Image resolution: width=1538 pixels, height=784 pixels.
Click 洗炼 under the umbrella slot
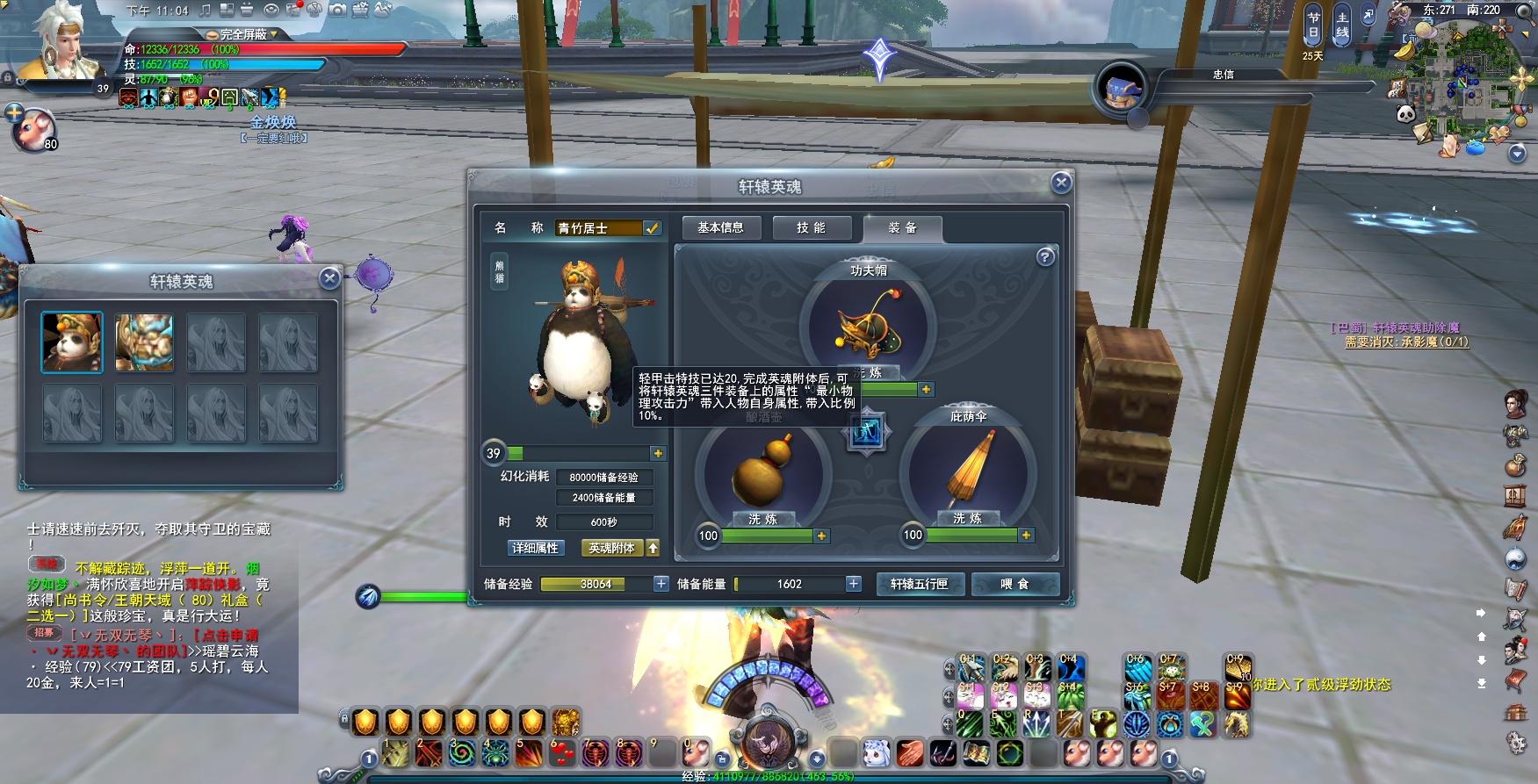pyautogui.click(x=967, y=519)
